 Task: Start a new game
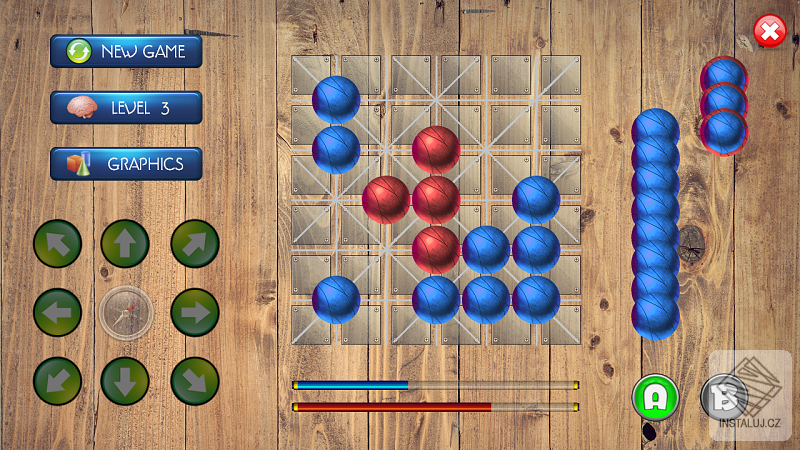coord(126,51)
